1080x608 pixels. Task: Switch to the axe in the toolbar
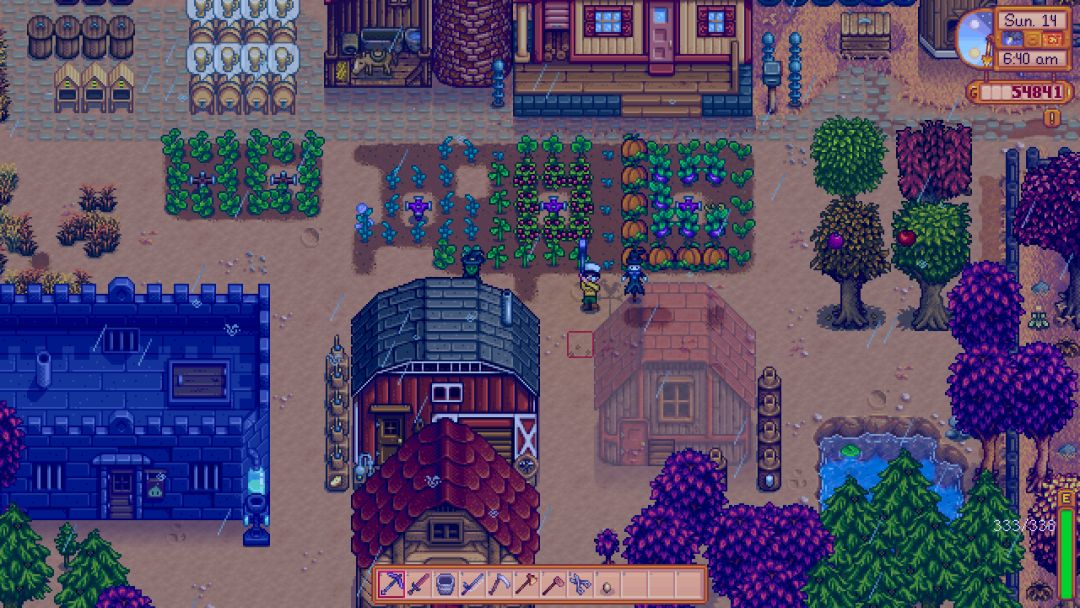(x=526, y=584)
